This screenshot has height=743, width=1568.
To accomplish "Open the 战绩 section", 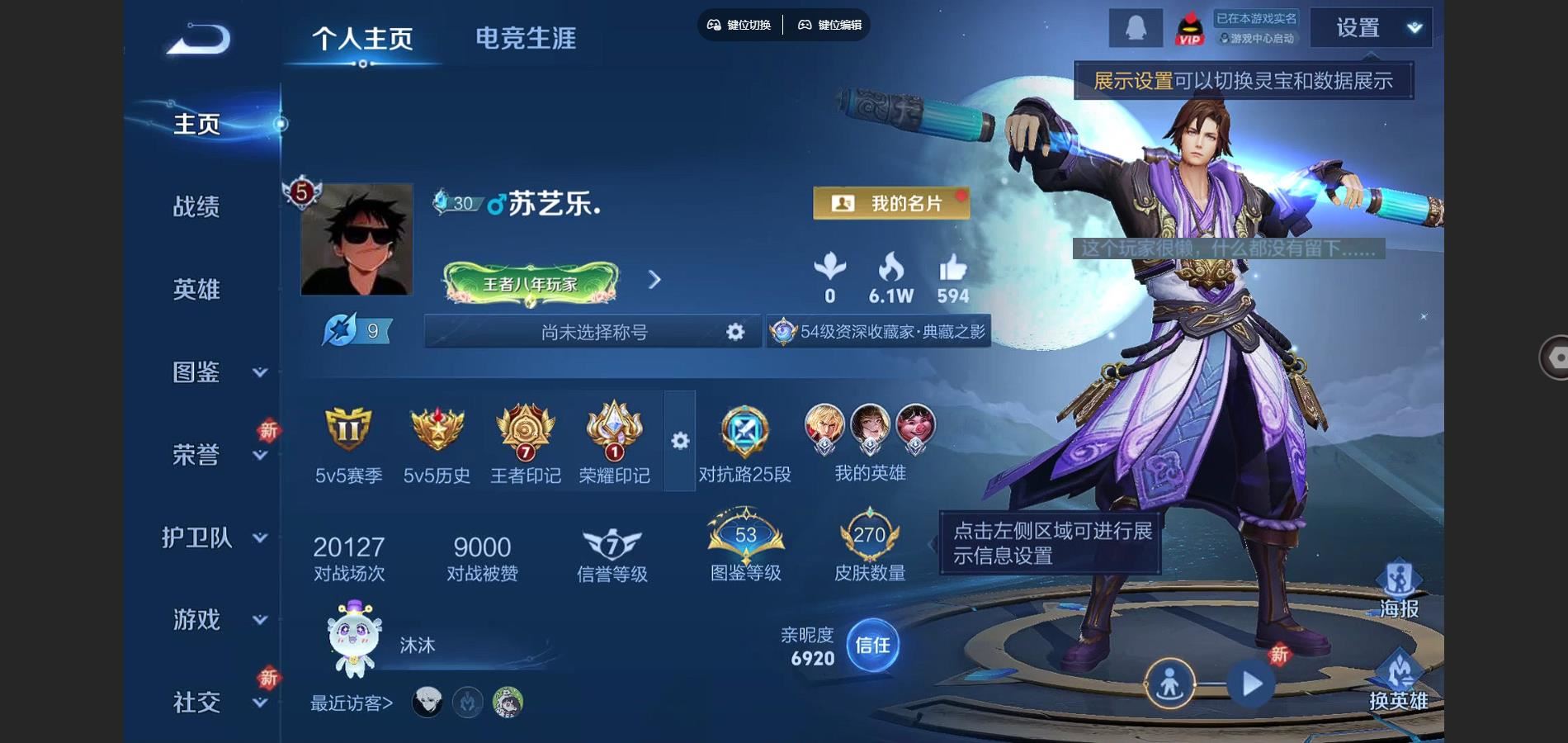I will pyautogui.click(x=196, y=206).
